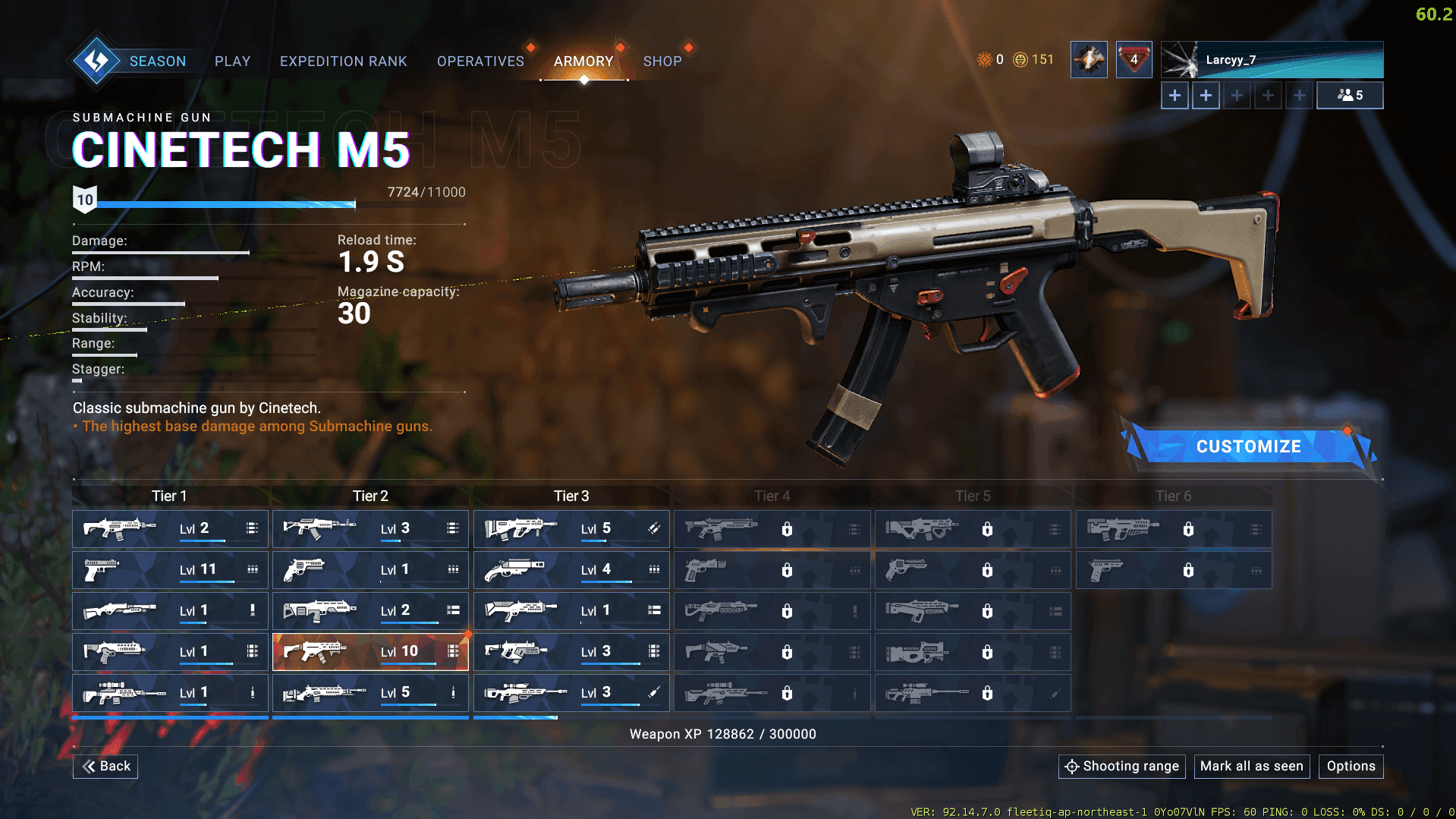Click the Customize weapon button
Viewport: 1456px width, 819px height.
1248,446
